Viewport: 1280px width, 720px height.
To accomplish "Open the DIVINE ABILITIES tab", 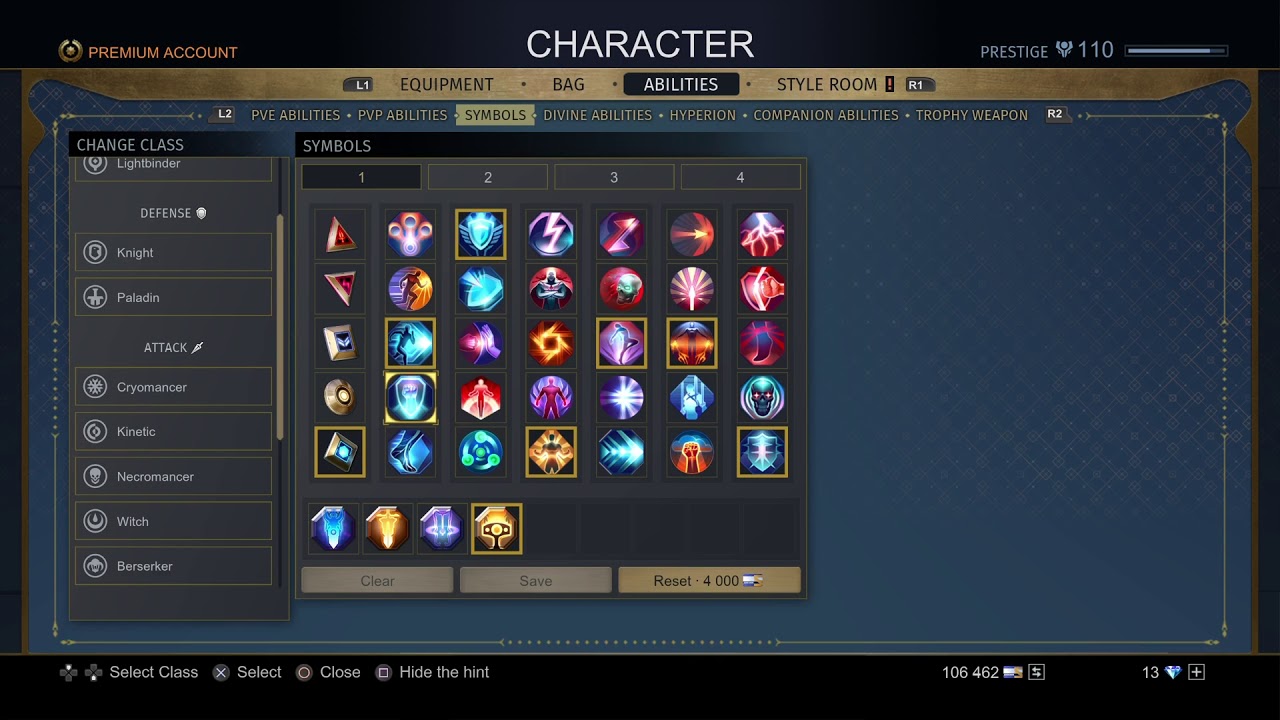I will click(597, 115).
